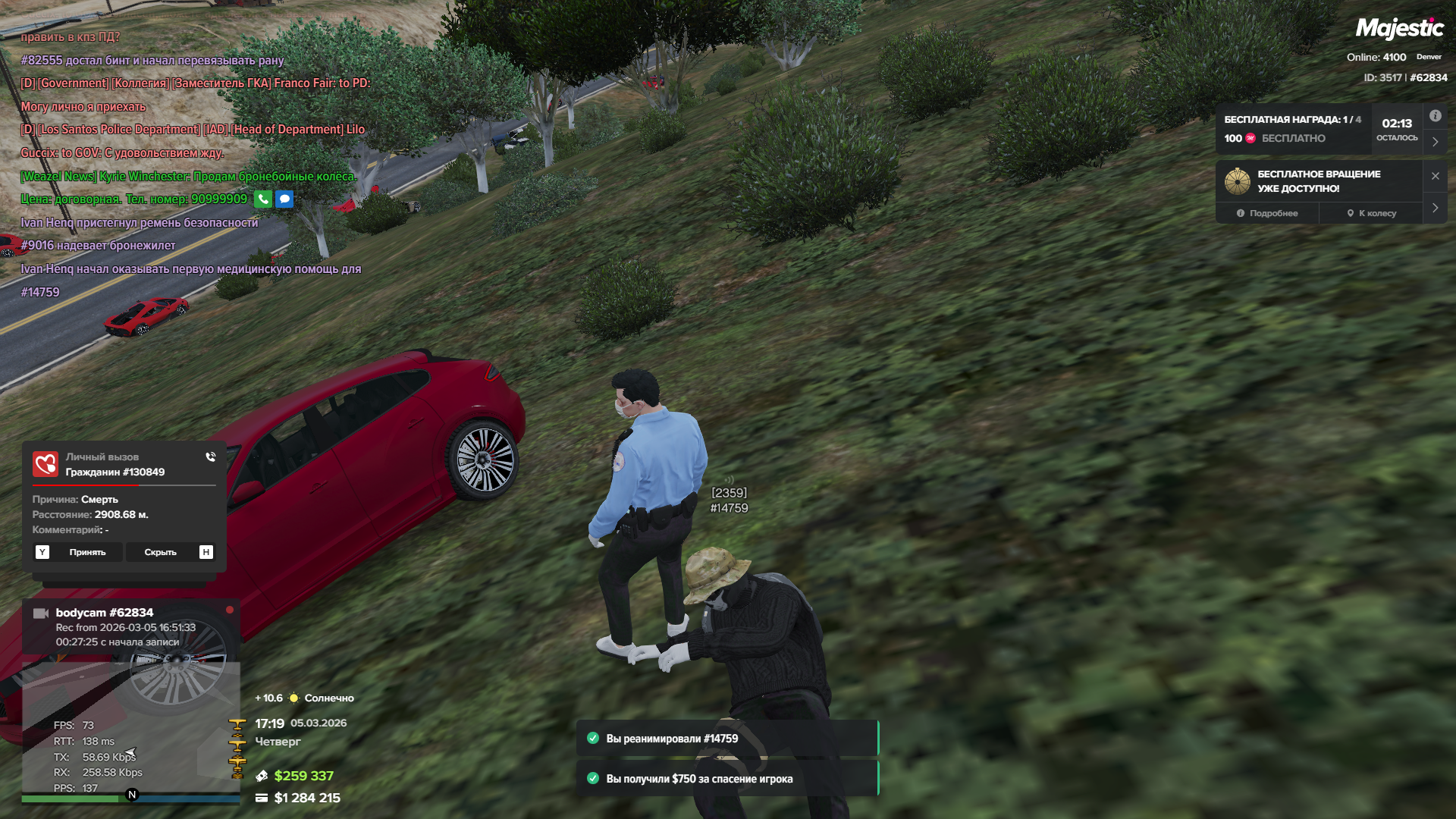The height and width of the screenshot is (819, 1456).
Task: Call the advertiser with green phone icon
Action: point(262,199)
